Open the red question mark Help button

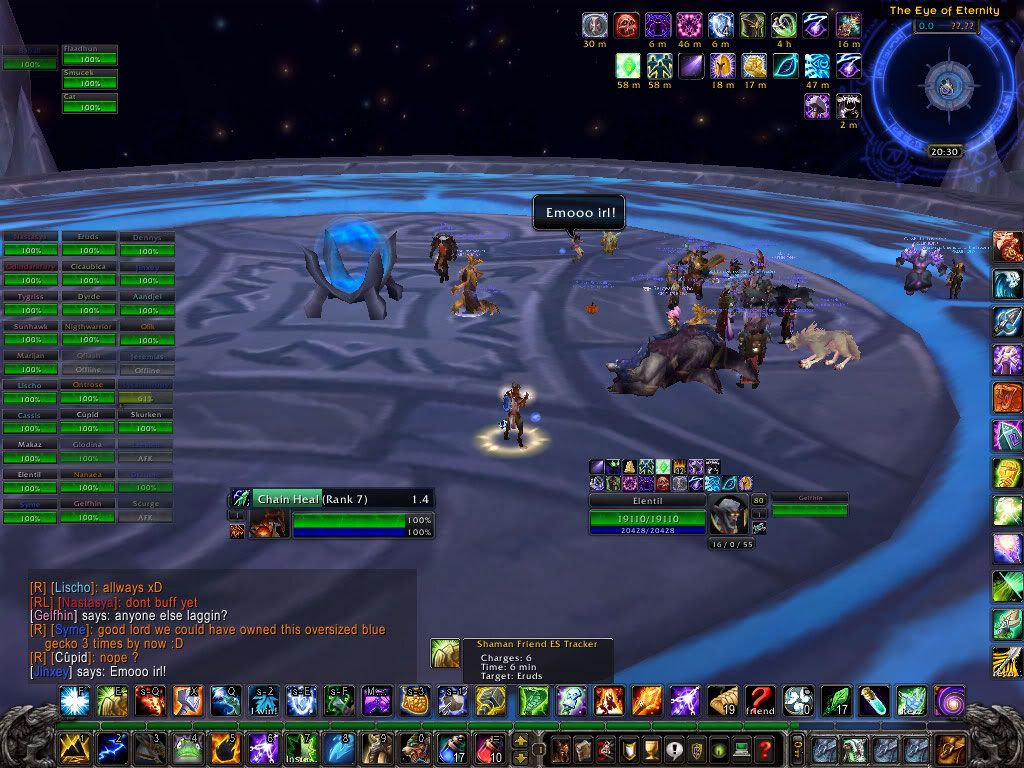pyautogui.click(x=765, y=747)
